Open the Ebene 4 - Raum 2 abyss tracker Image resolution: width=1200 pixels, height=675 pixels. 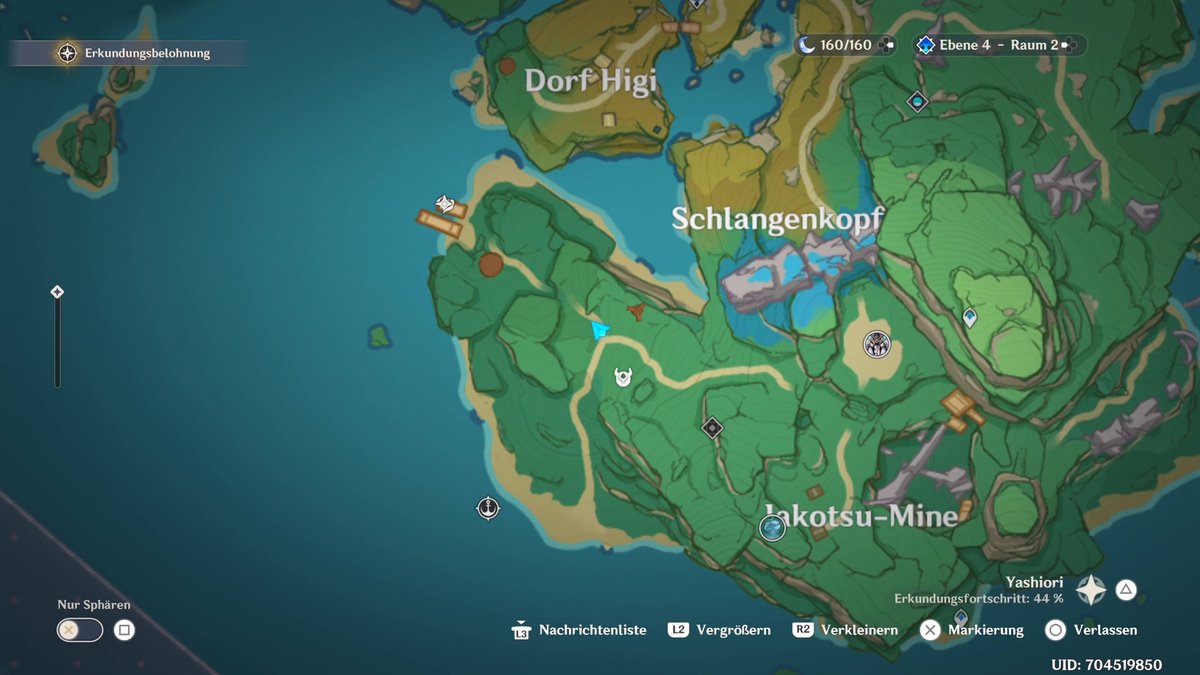point(985,45)
